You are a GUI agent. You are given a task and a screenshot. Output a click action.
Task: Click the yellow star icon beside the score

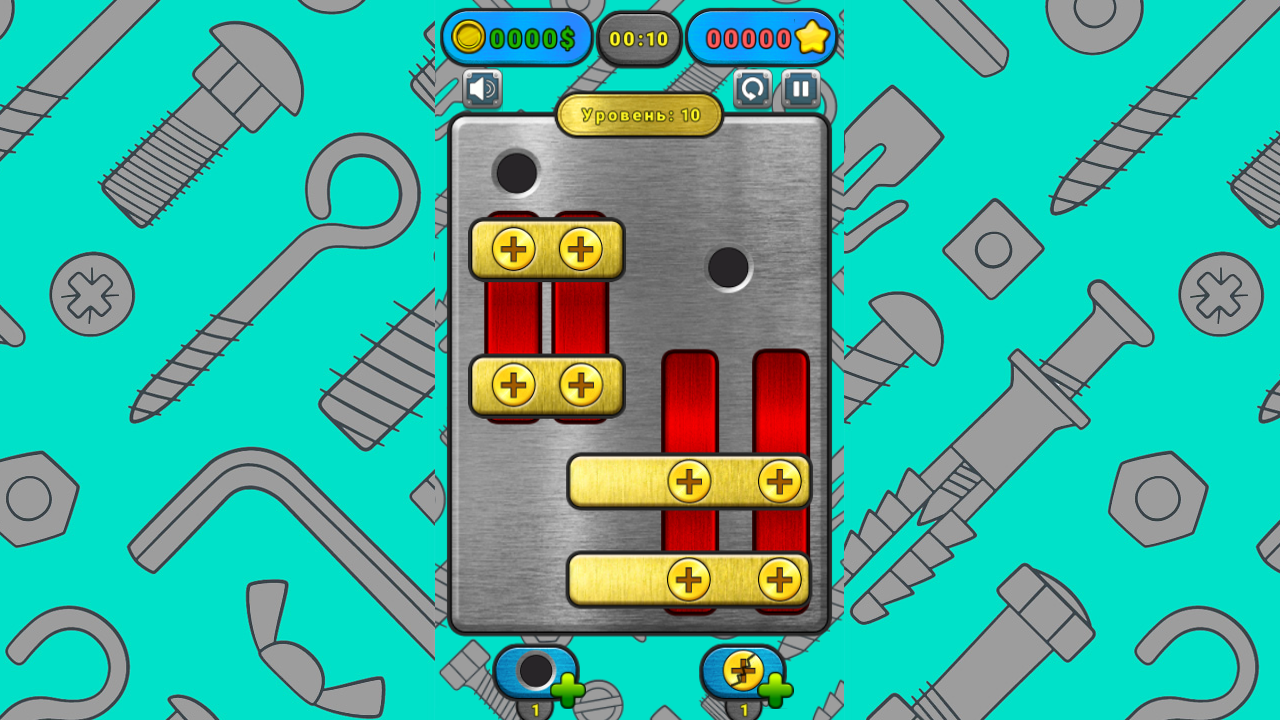tap(813, 38)
